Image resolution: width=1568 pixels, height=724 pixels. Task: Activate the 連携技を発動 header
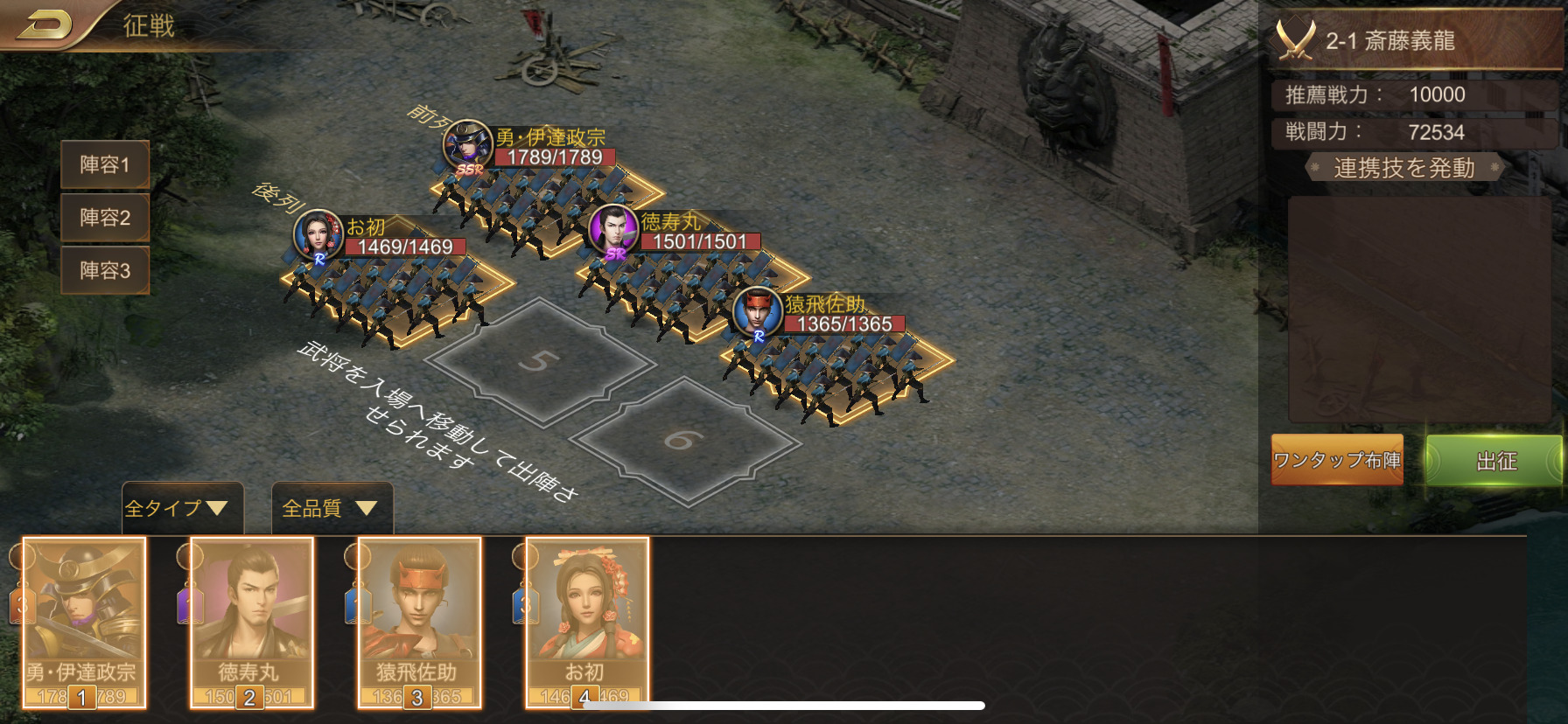(1403, 168)
